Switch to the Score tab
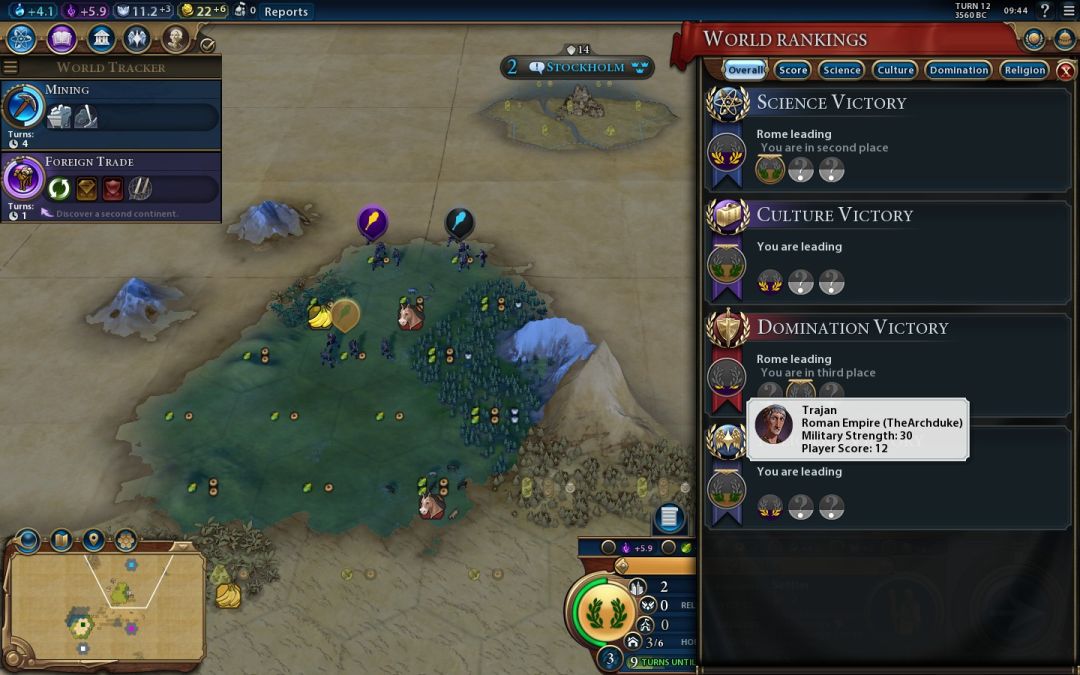The width and height of the screenshot is (1080, 675). [x=793, y=70]
